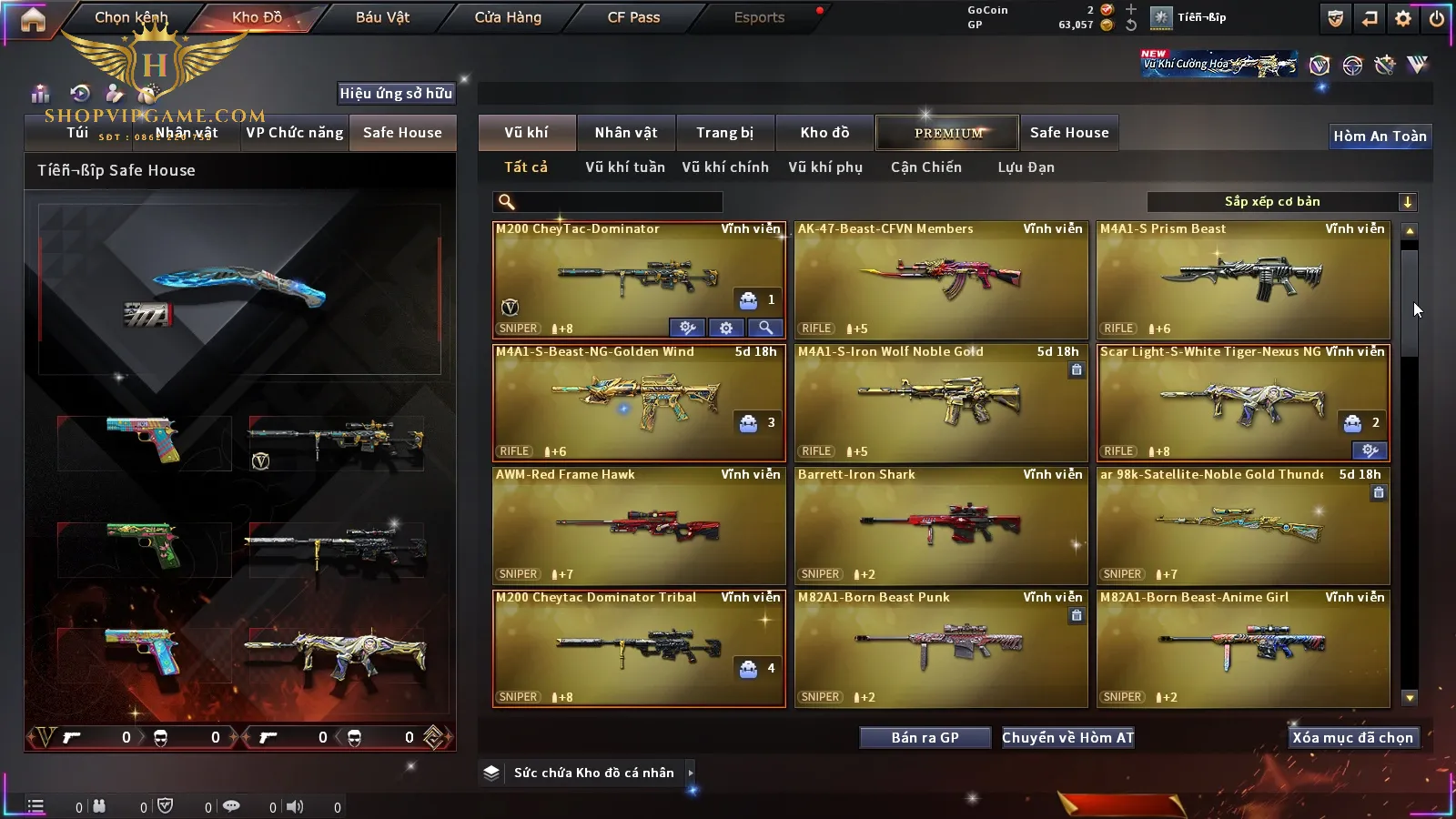The image size is (1456, 819).
Task: Return home via the house icon
Action: tap(33, 19)
